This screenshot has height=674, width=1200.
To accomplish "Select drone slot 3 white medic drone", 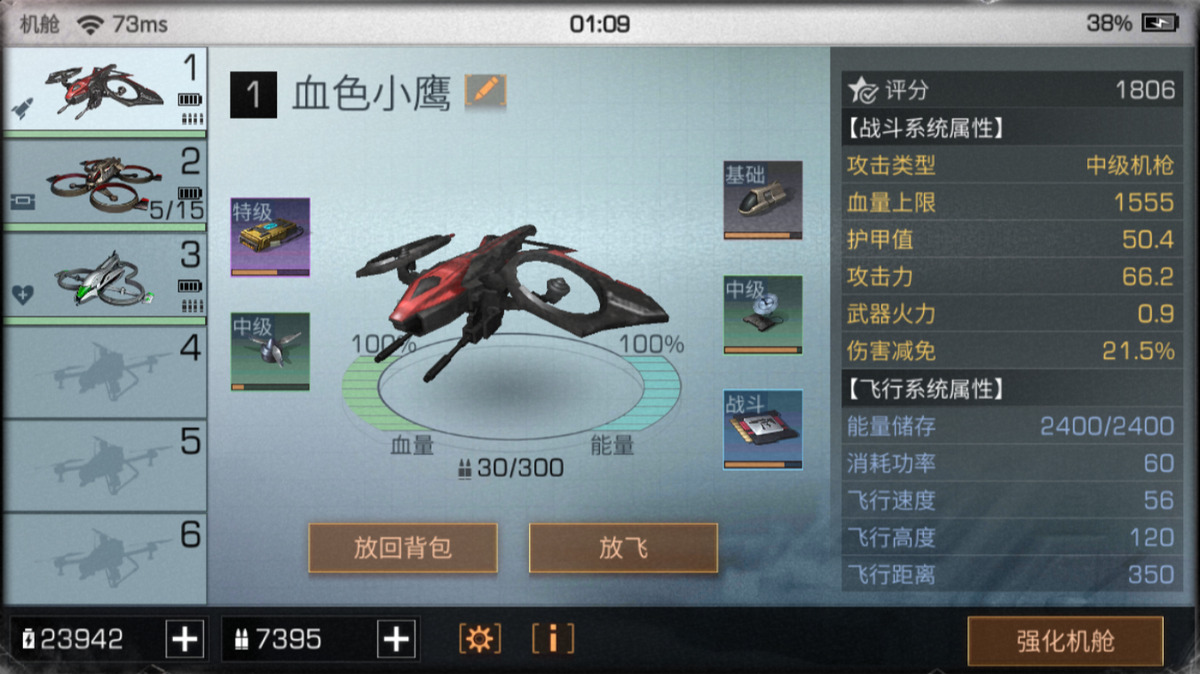I will (x=104, y=276).
